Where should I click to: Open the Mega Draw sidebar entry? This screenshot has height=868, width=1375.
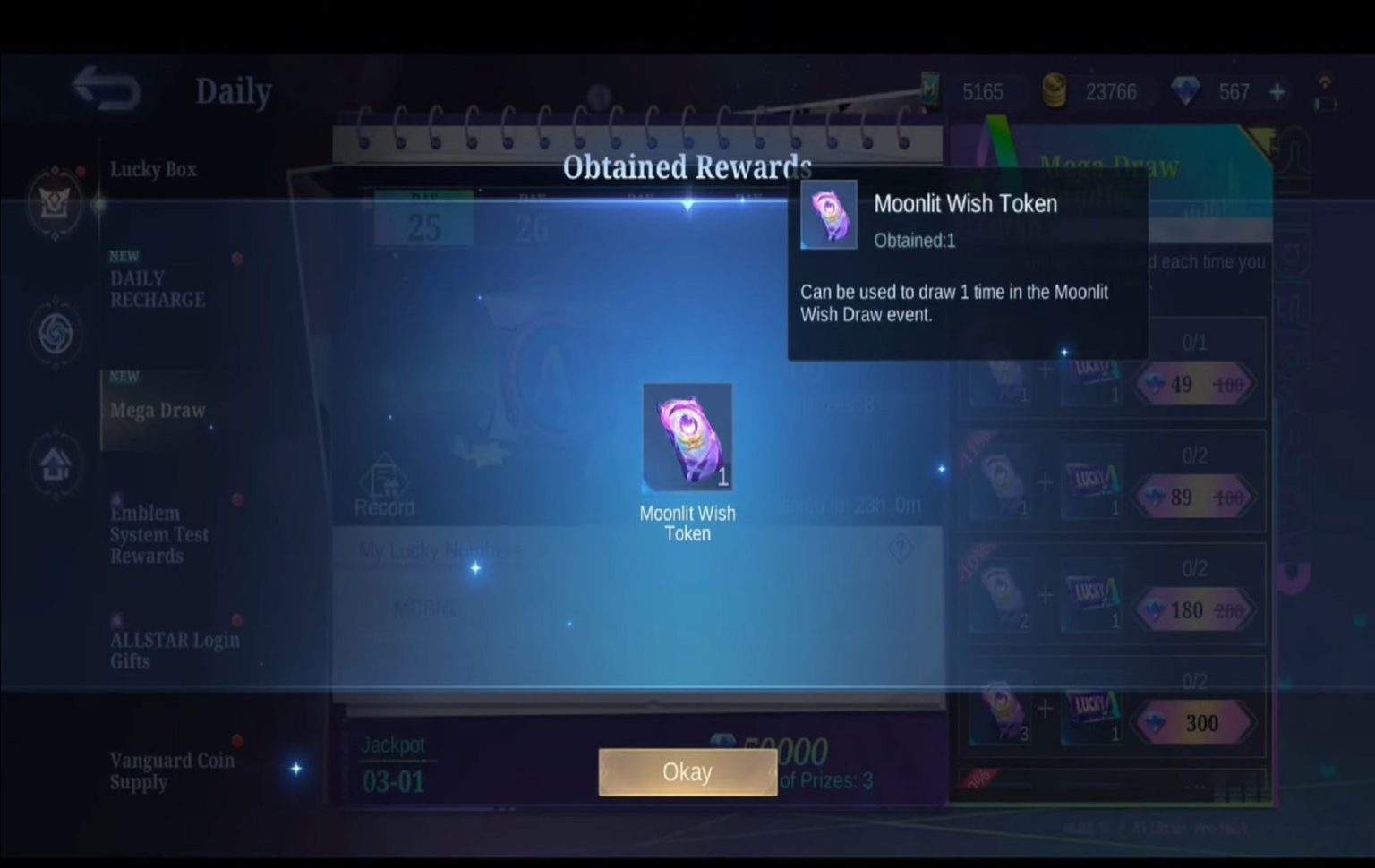(x=158, y=410)
